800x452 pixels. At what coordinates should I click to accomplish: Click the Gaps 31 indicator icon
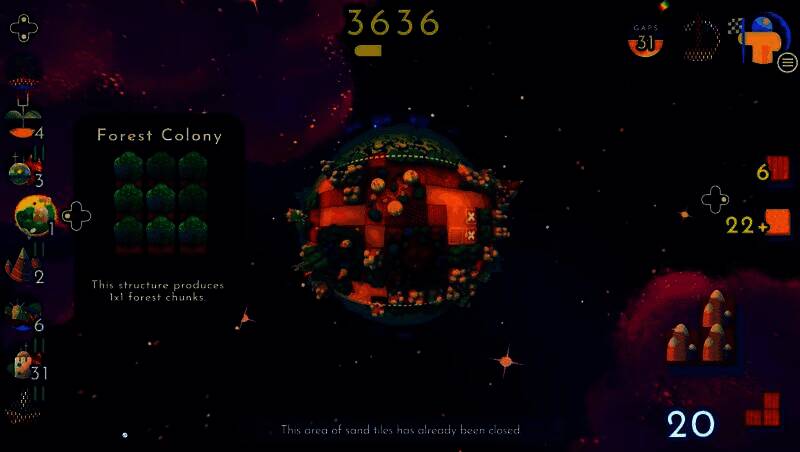tap(645, 41)
